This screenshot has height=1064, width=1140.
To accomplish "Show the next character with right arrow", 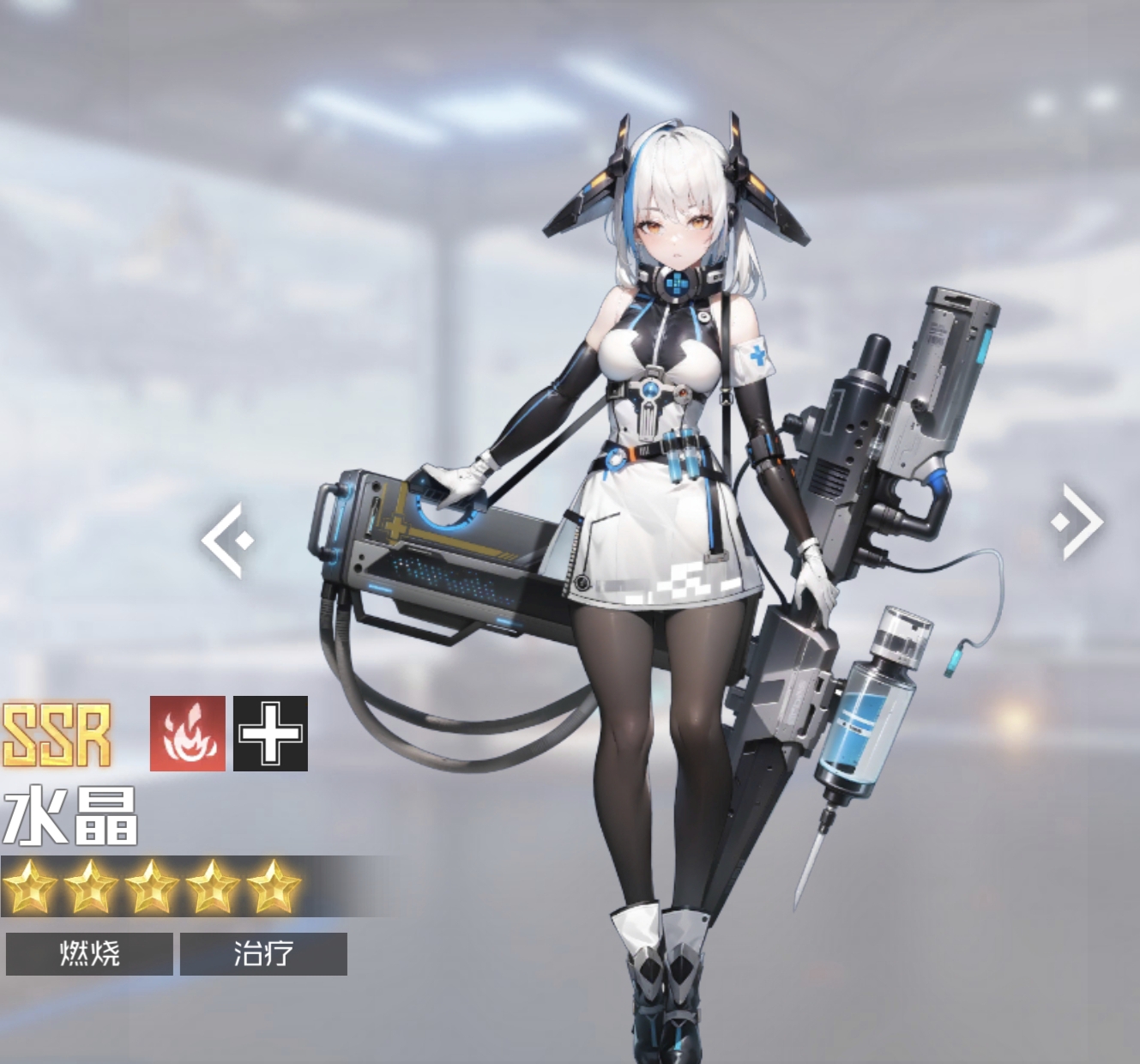I will pyautogui.click(x=1078, y=522).
